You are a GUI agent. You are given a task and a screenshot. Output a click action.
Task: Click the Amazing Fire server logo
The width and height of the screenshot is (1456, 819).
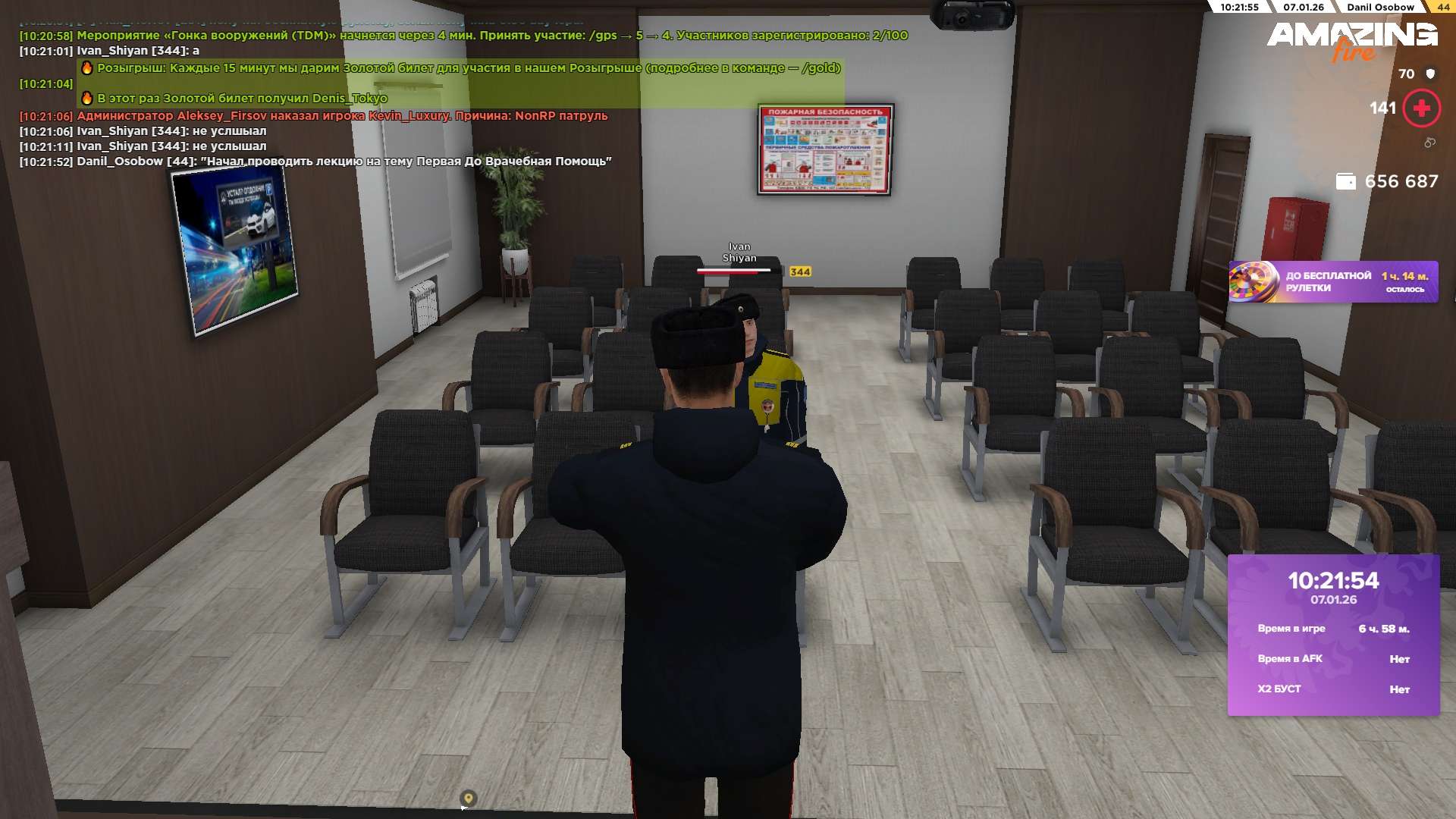click(x=1351, y=40)
